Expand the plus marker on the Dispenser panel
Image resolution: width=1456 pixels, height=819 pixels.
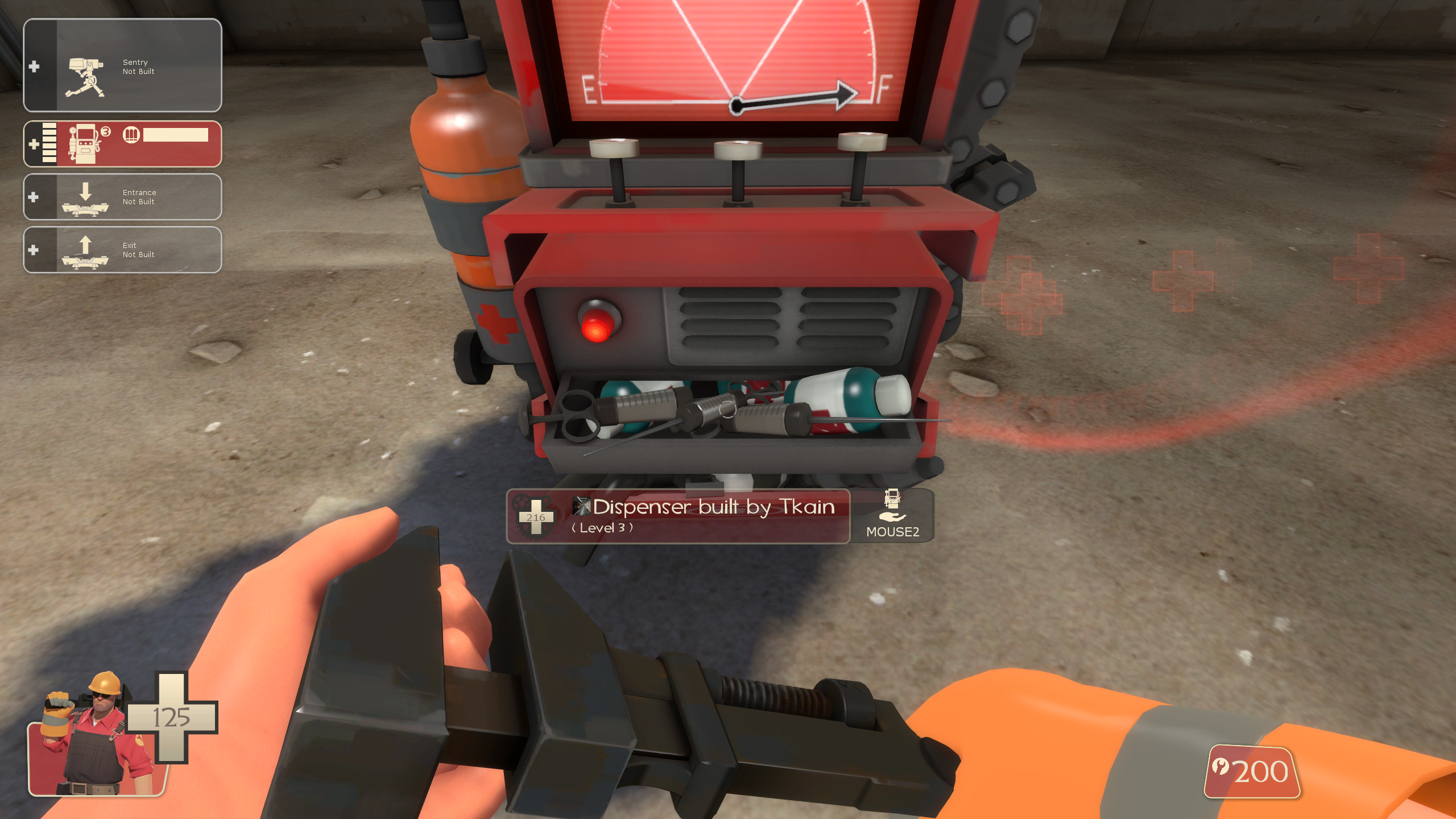35,145
